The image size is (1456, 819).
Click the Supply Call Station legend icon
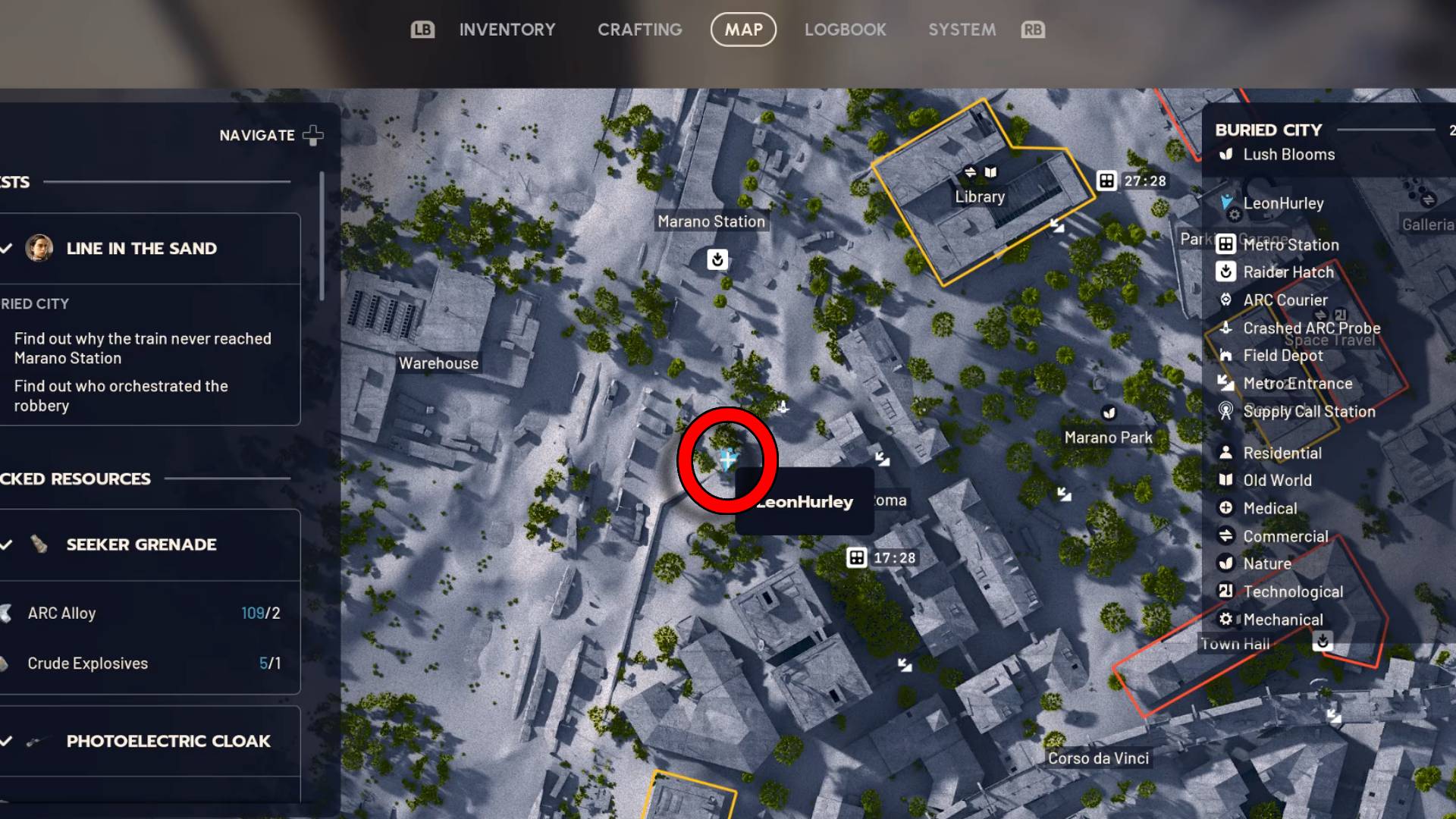coord(1226,412)
